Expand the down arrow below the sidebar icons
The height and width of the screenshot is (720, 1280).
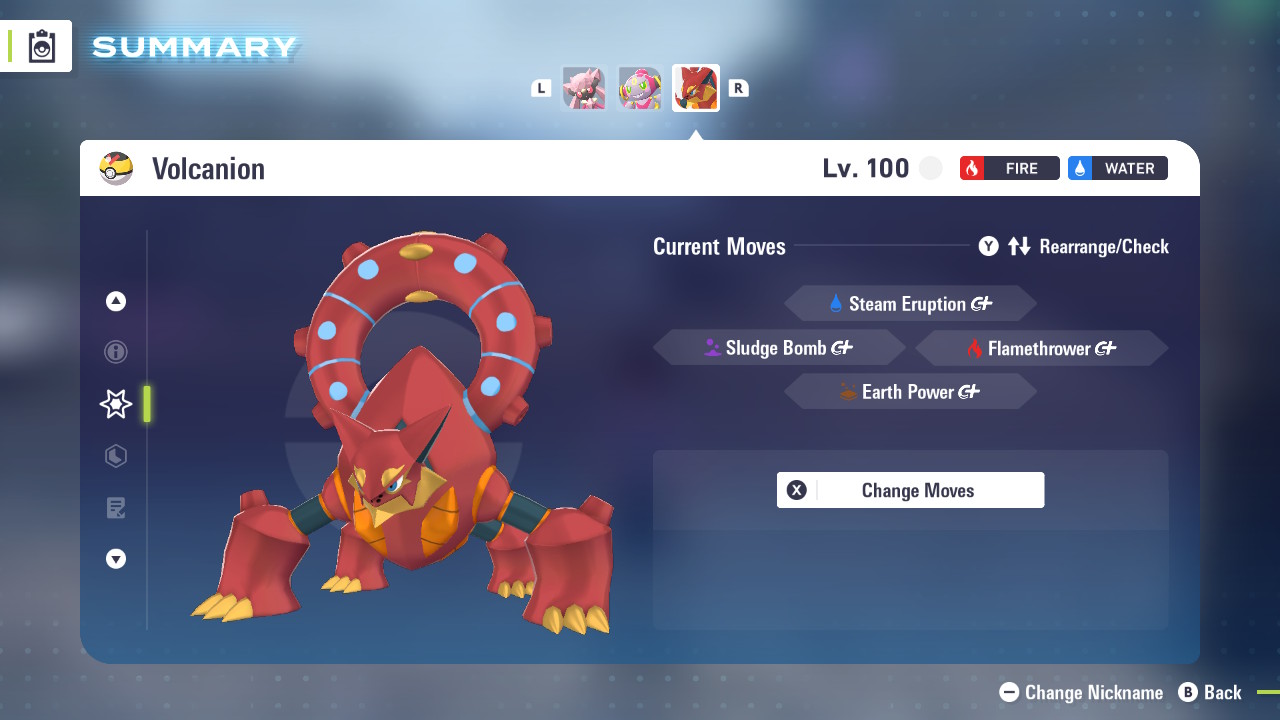point(116,559)
